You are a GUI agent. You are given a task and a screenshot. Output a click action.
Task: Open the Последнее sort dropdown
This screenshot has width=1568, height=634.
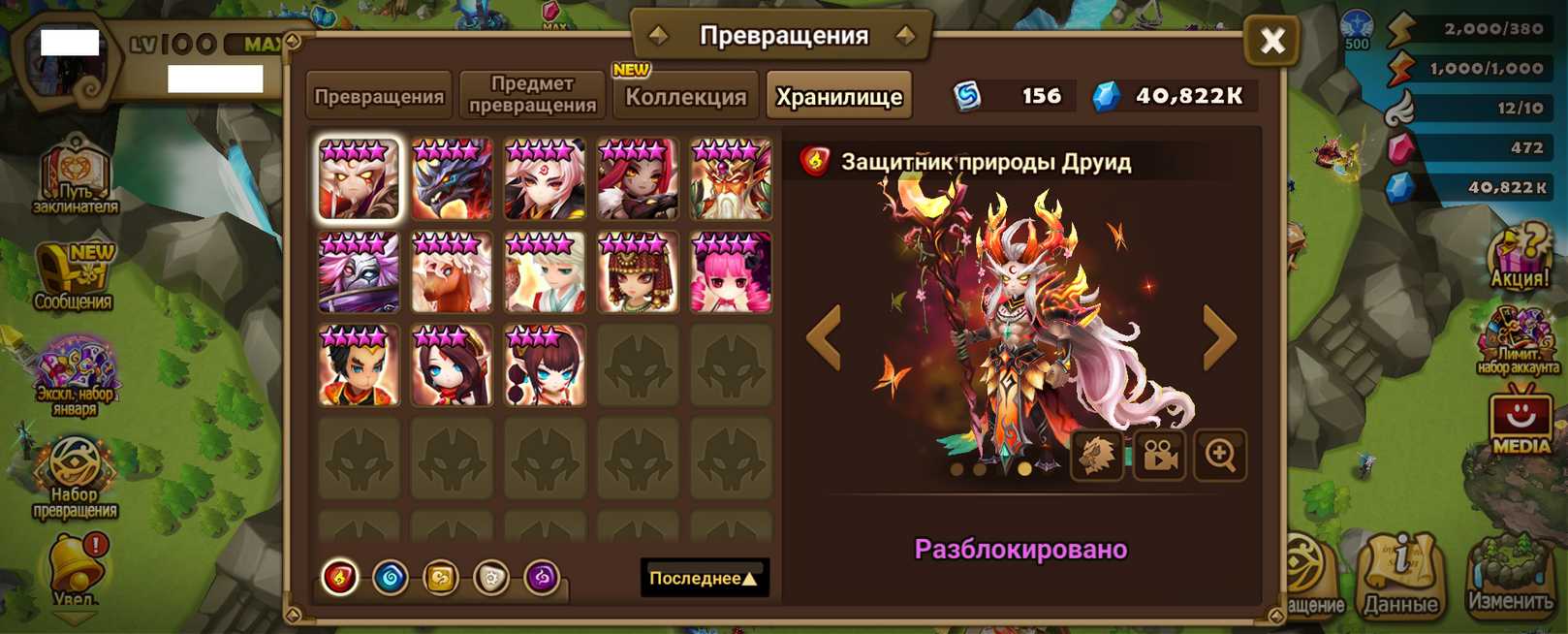click(704, 578)
